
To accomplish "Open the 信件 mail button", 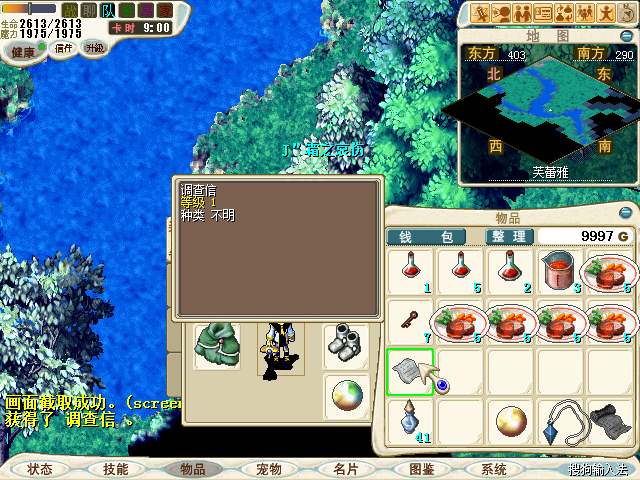I will click(x=63, y=49).
